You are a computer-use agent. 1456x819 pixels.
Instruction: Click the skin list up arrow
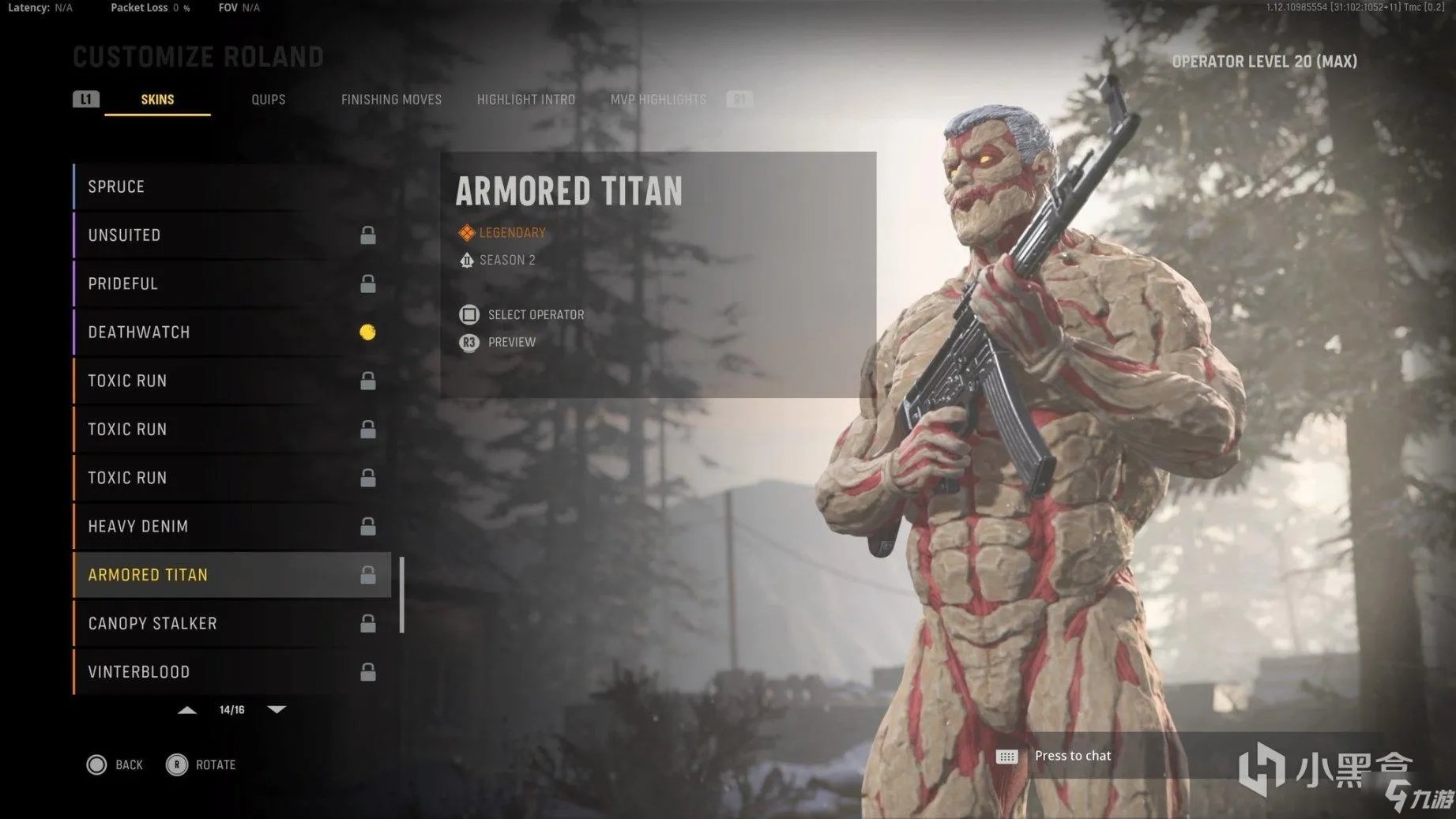[187, 710]
